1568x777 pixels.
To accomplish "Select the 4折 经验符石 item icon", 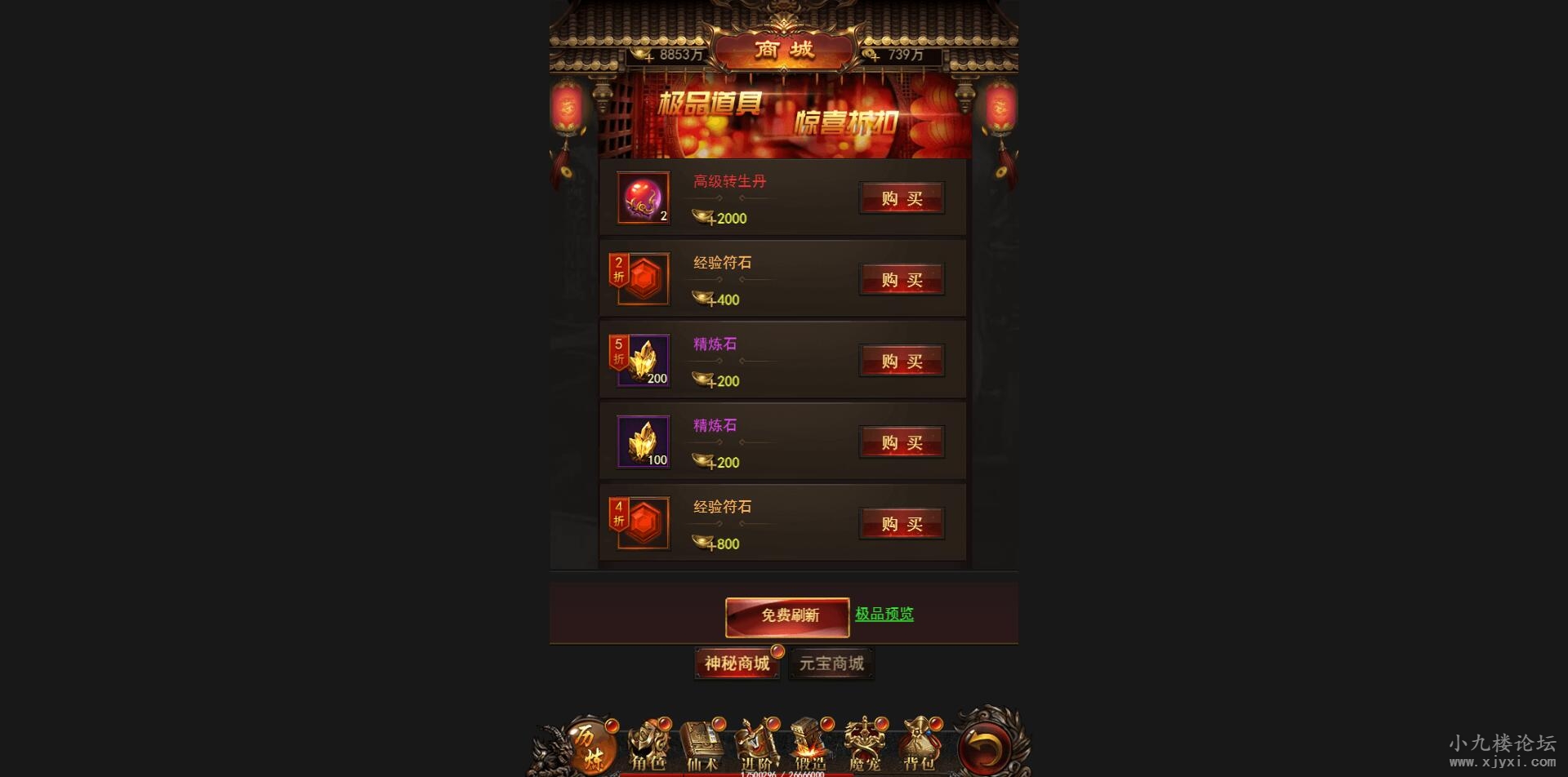I will click(642, 523).
